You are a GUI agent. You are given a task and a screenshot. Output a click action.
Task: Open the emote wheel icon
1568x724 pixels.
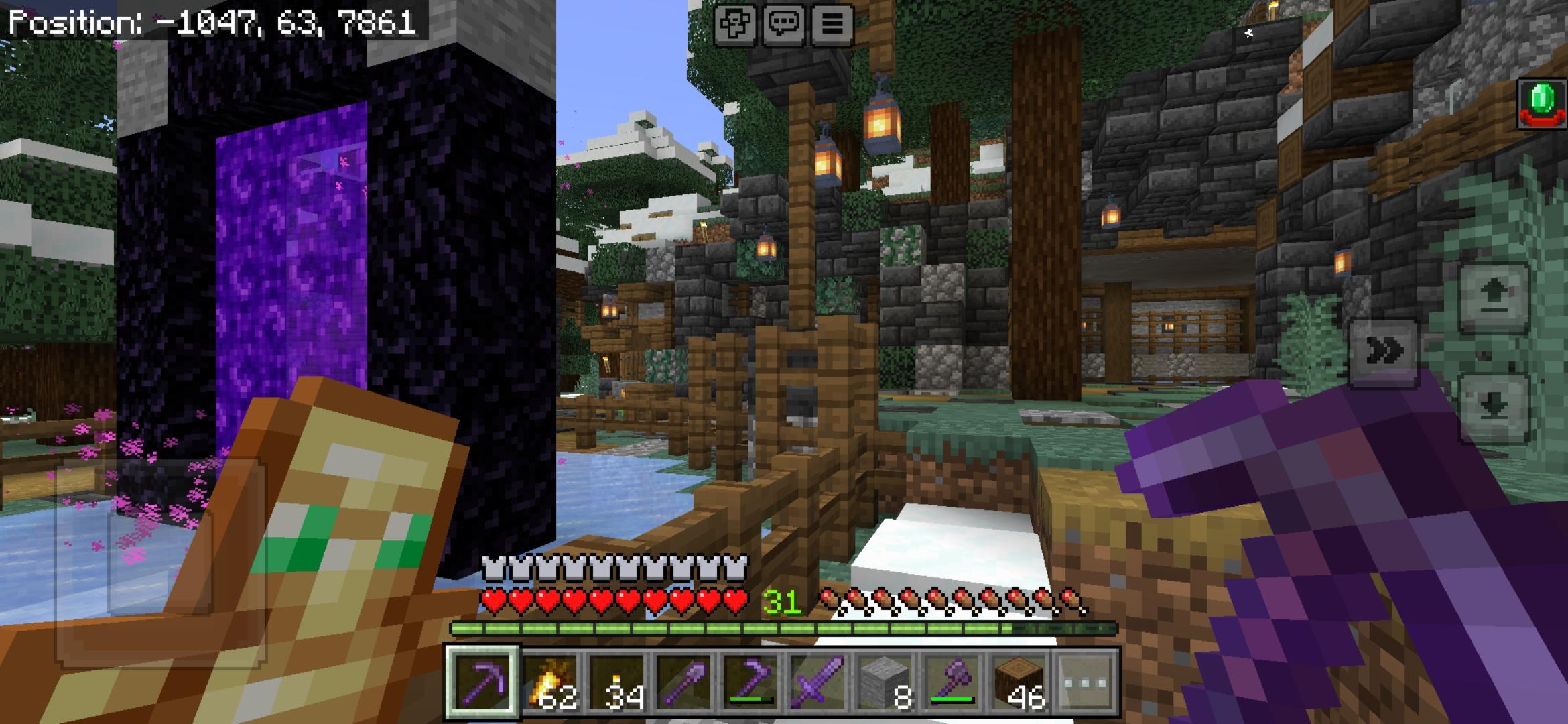click(735, 25)
